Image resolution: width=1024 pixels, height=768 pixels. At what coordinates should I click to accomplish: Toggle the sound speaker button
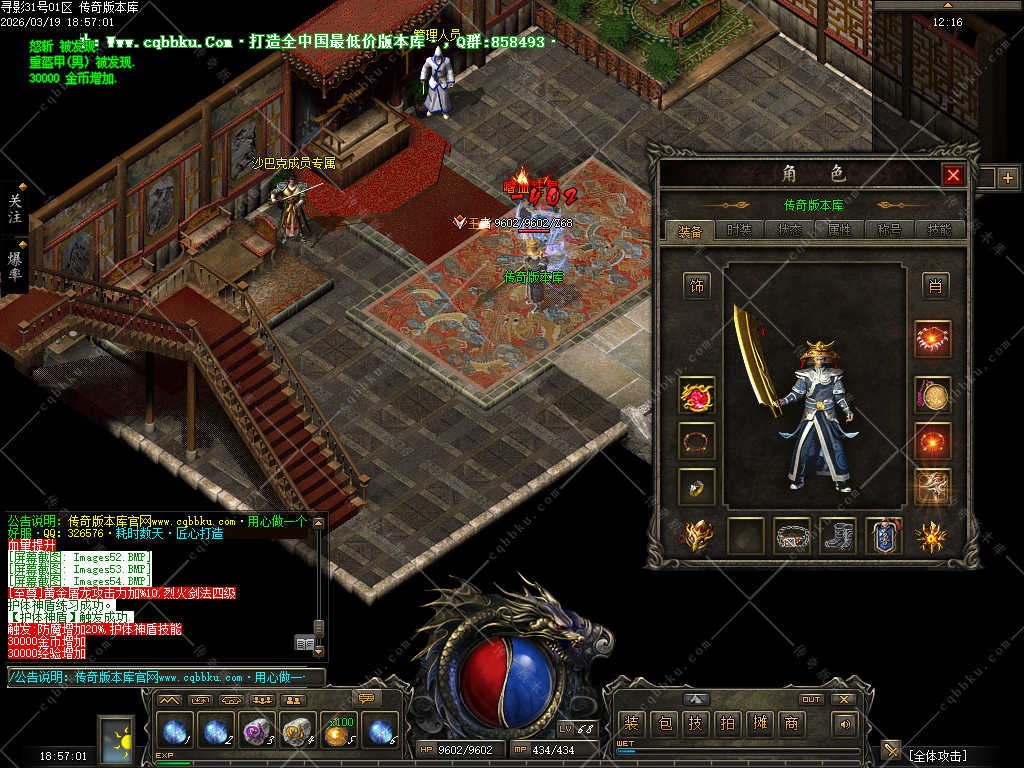[x=845, y=723]
